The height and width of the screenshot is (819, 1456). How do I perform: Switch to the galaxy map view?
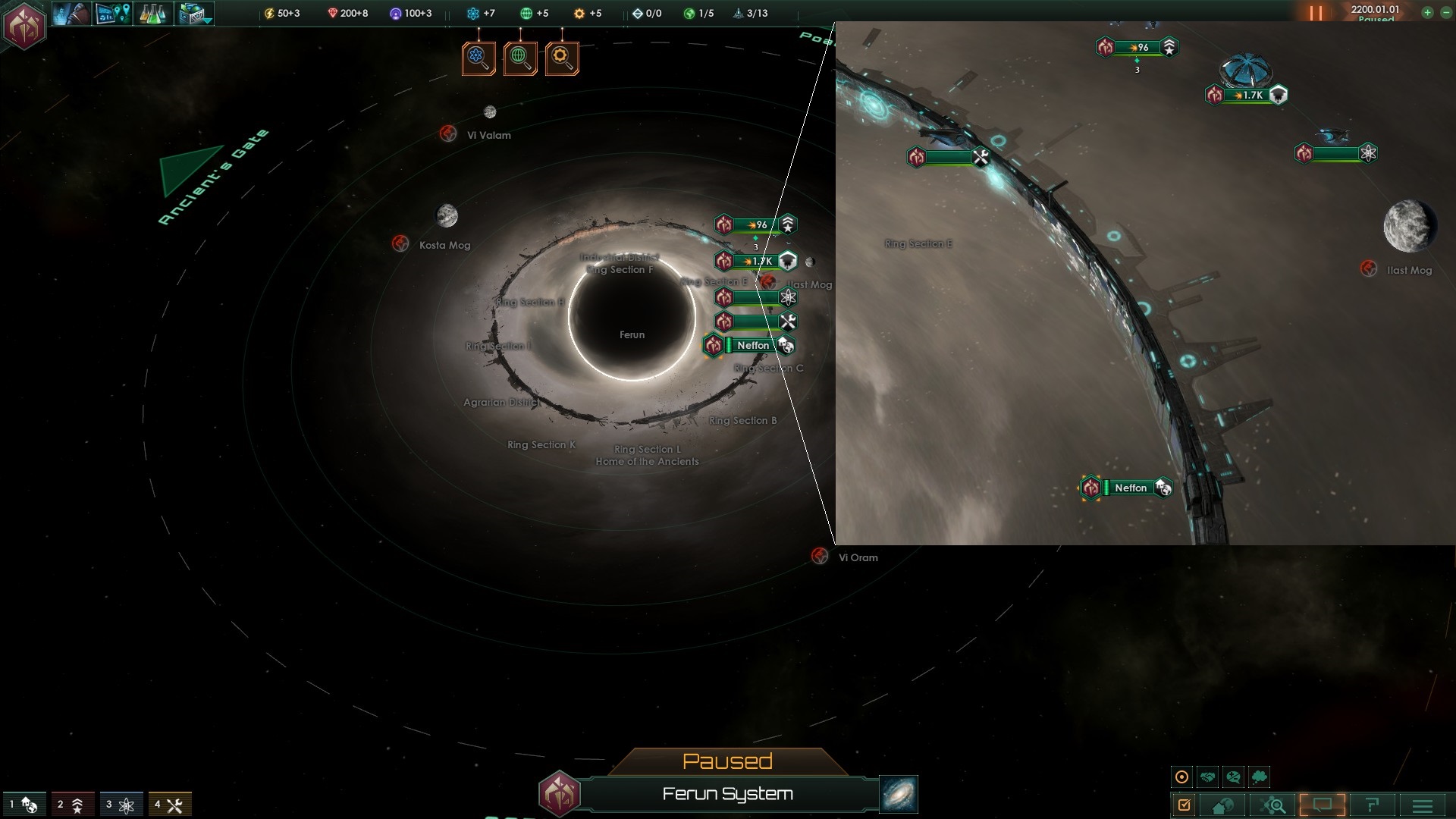click(x=899, y=794)
